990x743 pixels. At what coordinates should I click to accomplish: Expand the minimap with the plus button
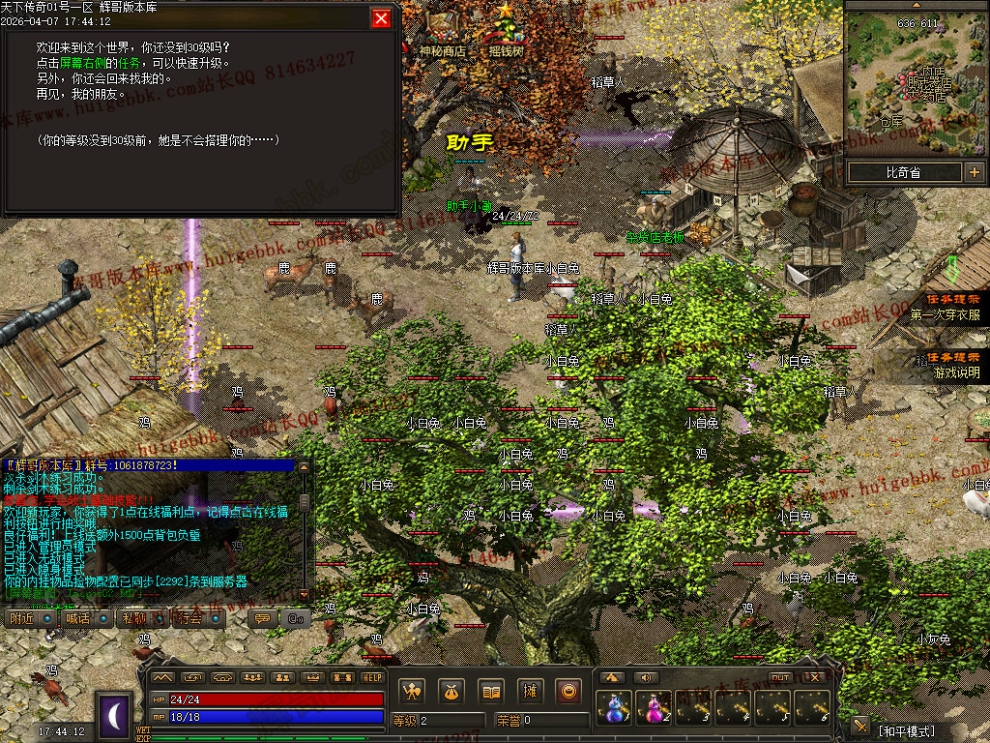click(x=974, y=173)
